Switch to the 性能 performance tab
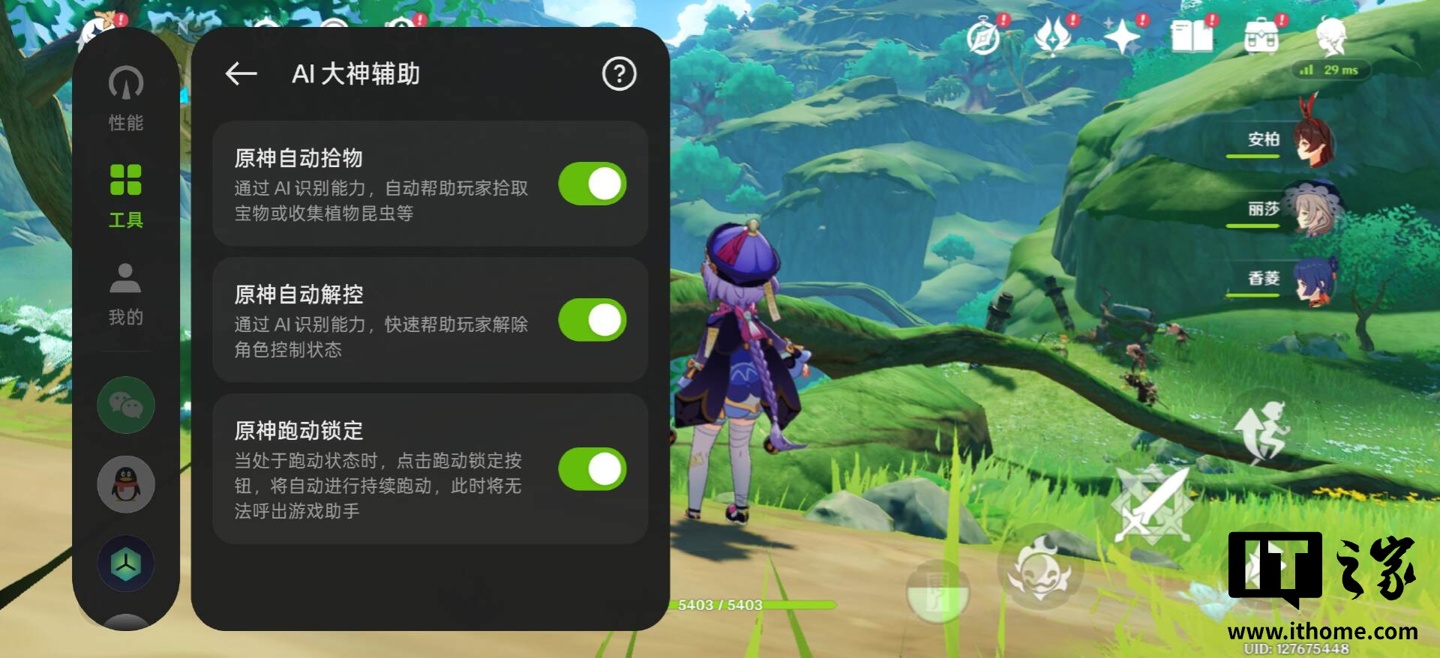 126,98
